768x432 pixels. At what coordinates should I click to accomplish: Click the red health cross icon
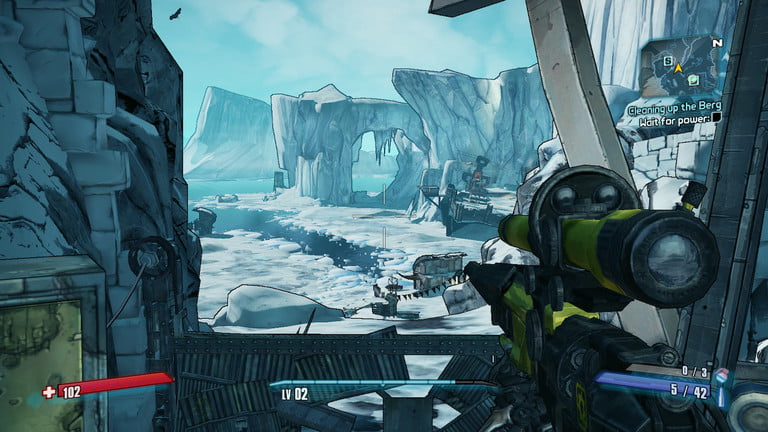click(48, 391)
